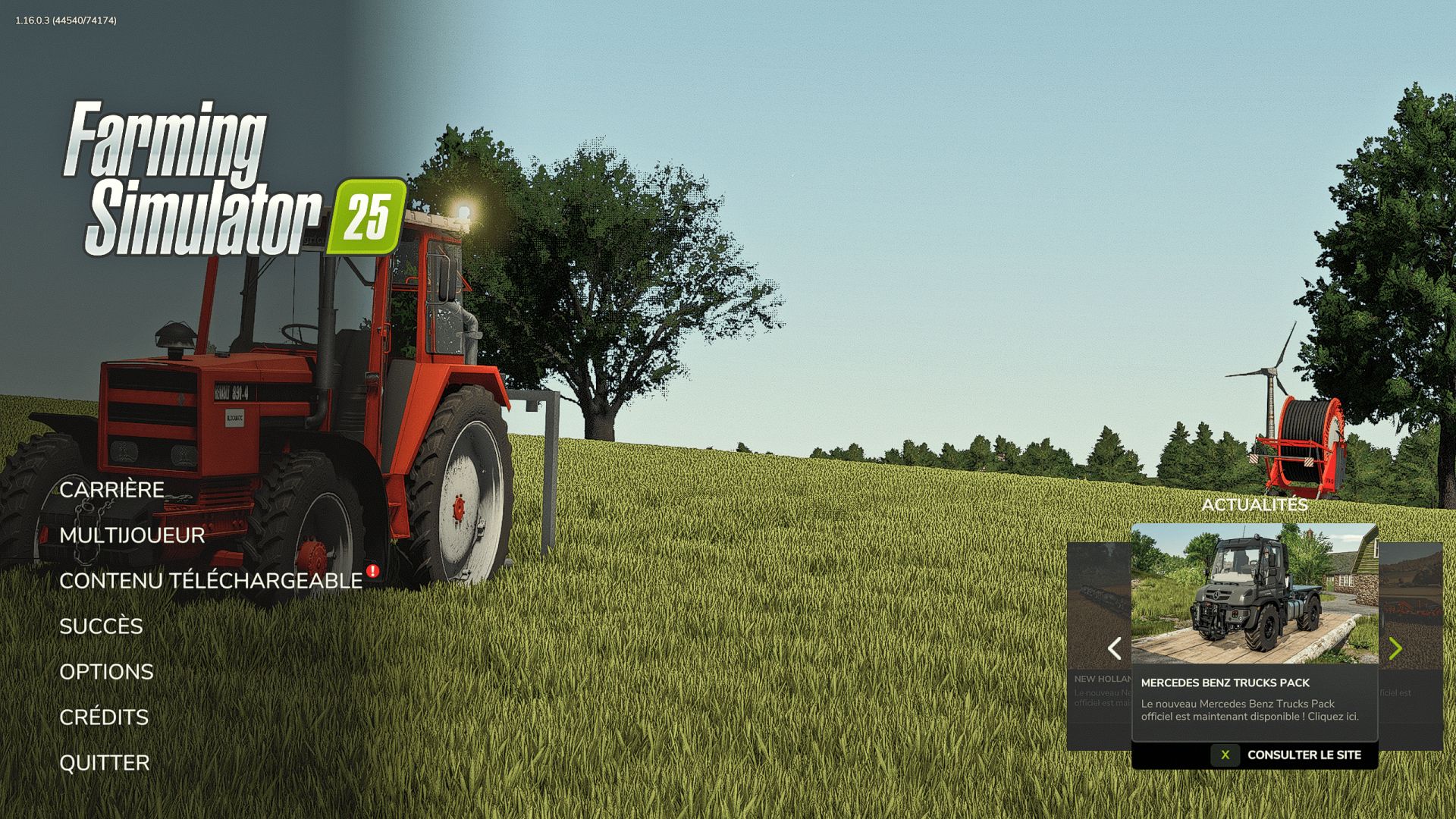The height and width of the screenshot is (819, 1456).
Task: Select MULTIJOUEUR to play online
Action: point(132,535)
